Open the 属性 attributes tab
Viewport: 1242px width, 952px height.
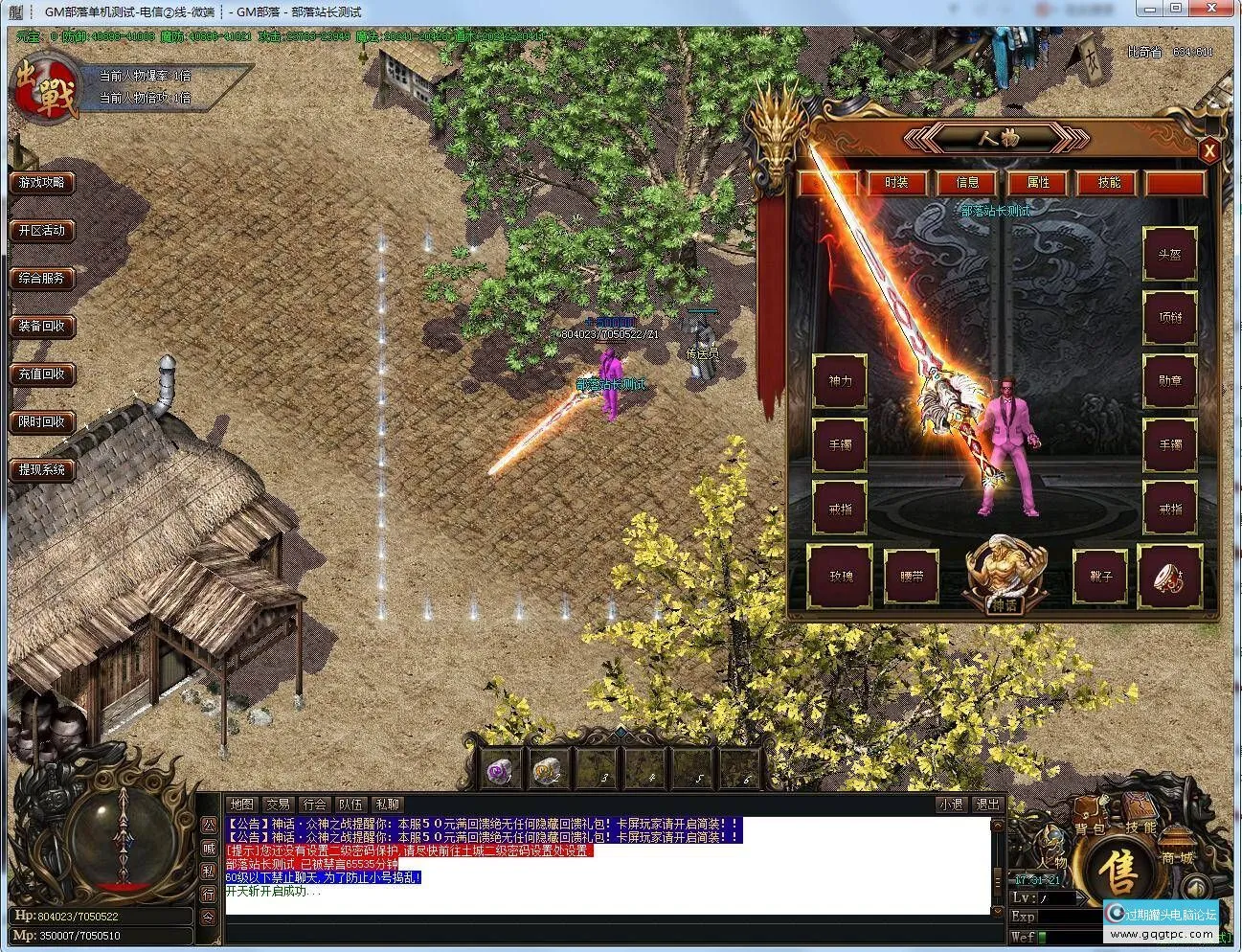(1038, 182)
